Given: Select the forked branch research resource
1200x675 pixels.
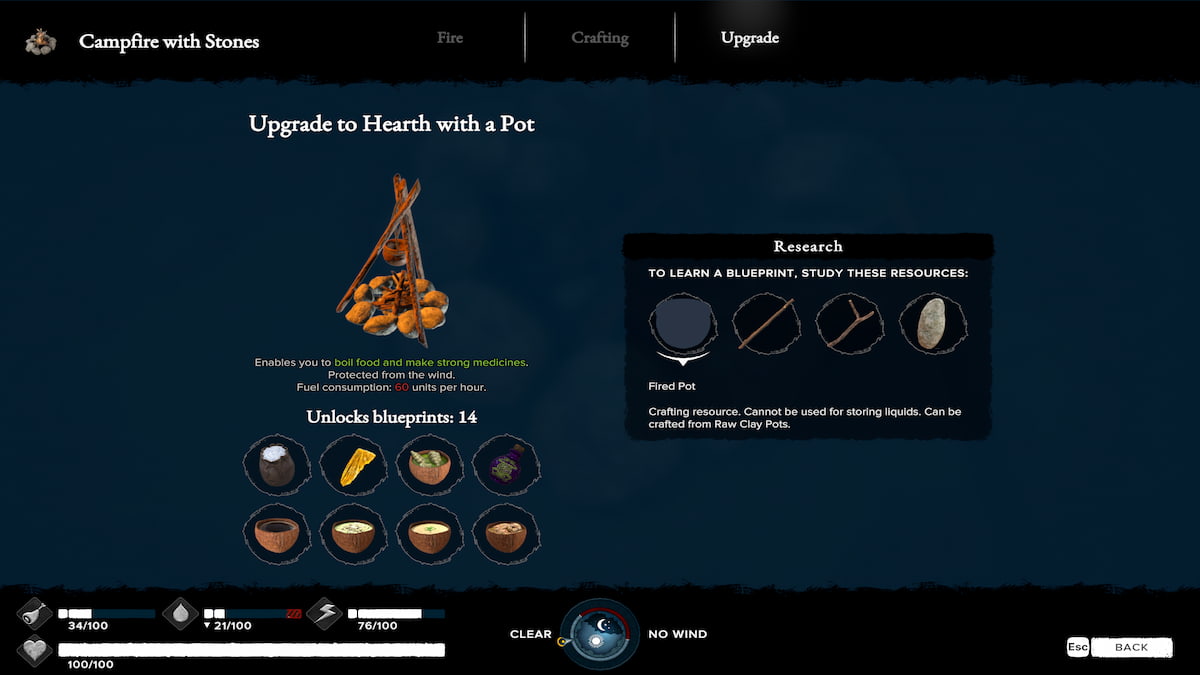Looking at the screenshot, I should 848,325.
